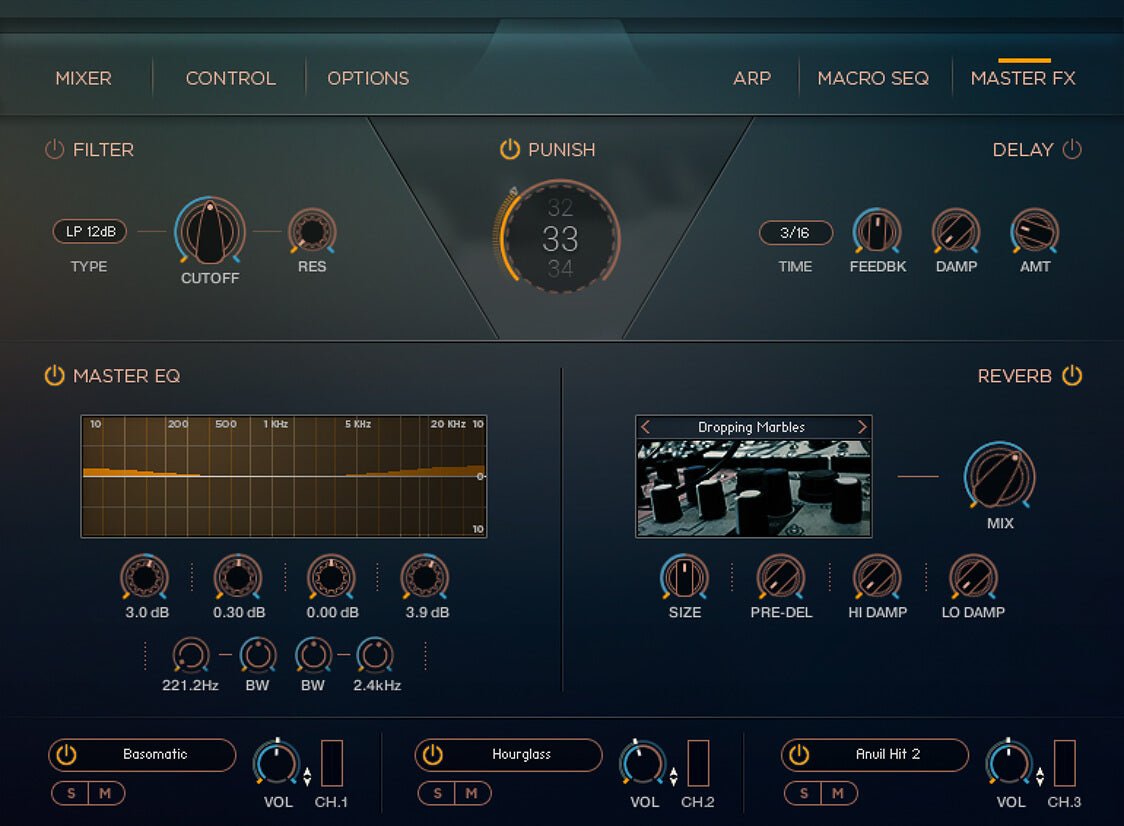Toggle the Punish effect power button

510,150
